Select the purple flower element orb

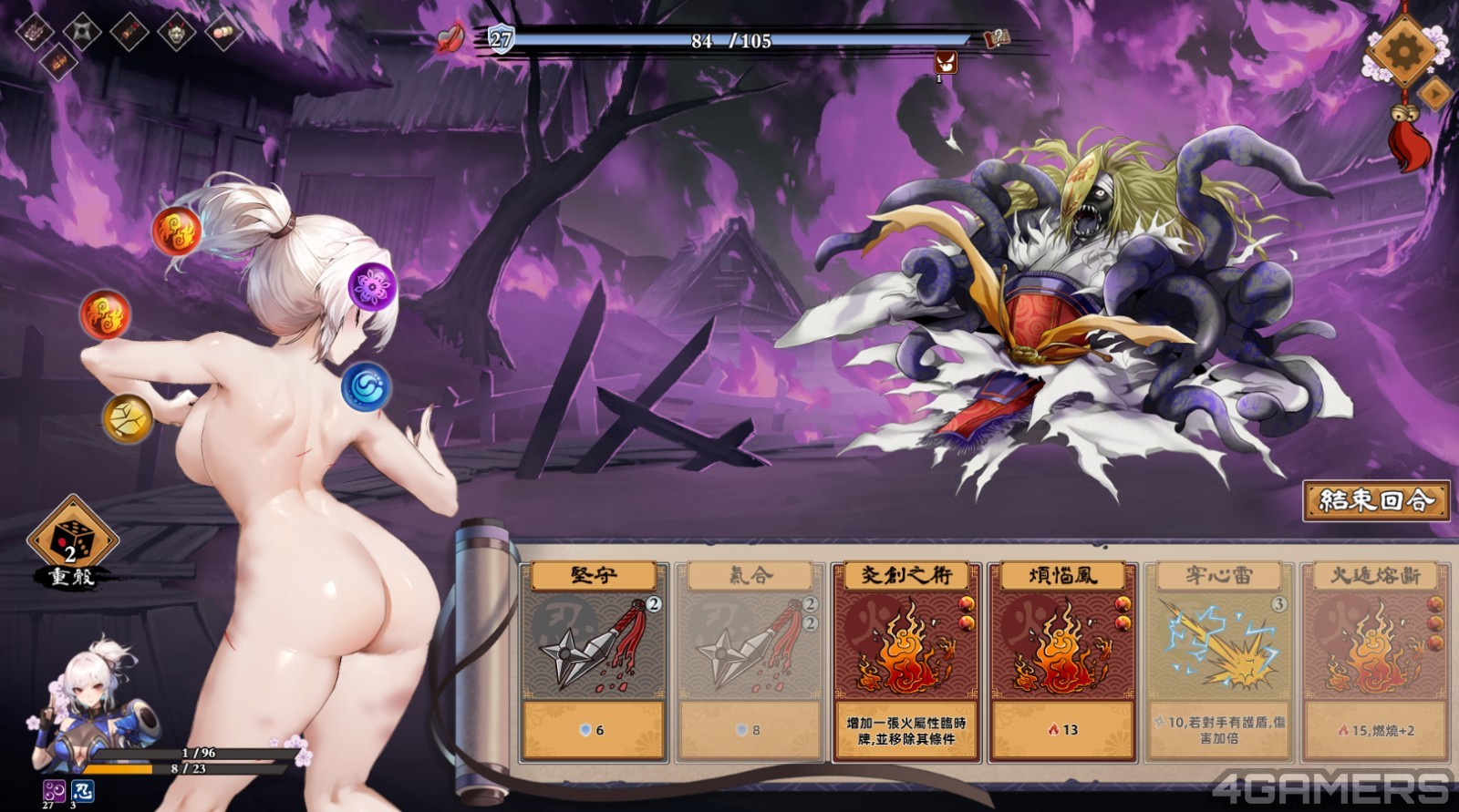372,286
